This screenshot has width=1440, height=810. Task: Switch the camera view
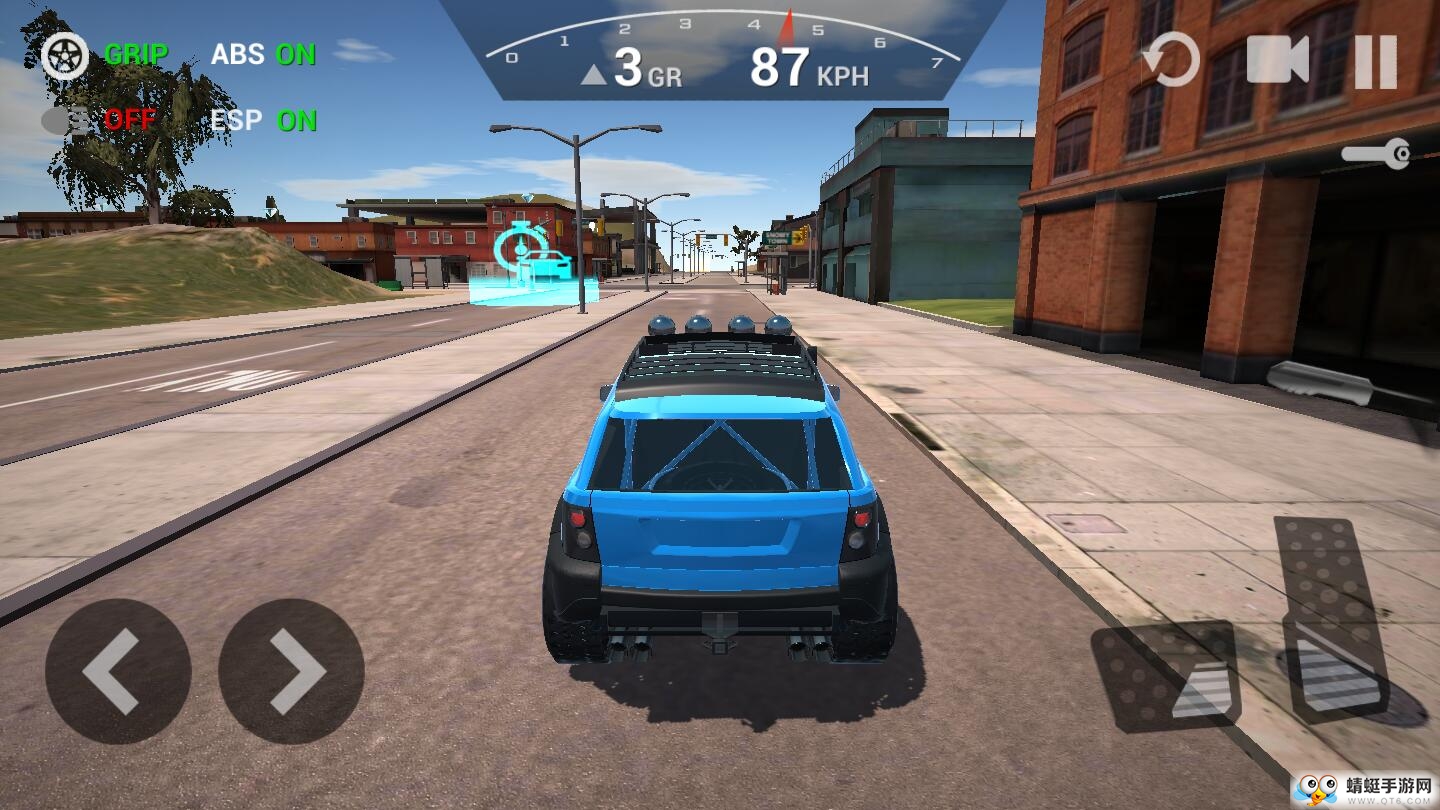coord(1277,60)
